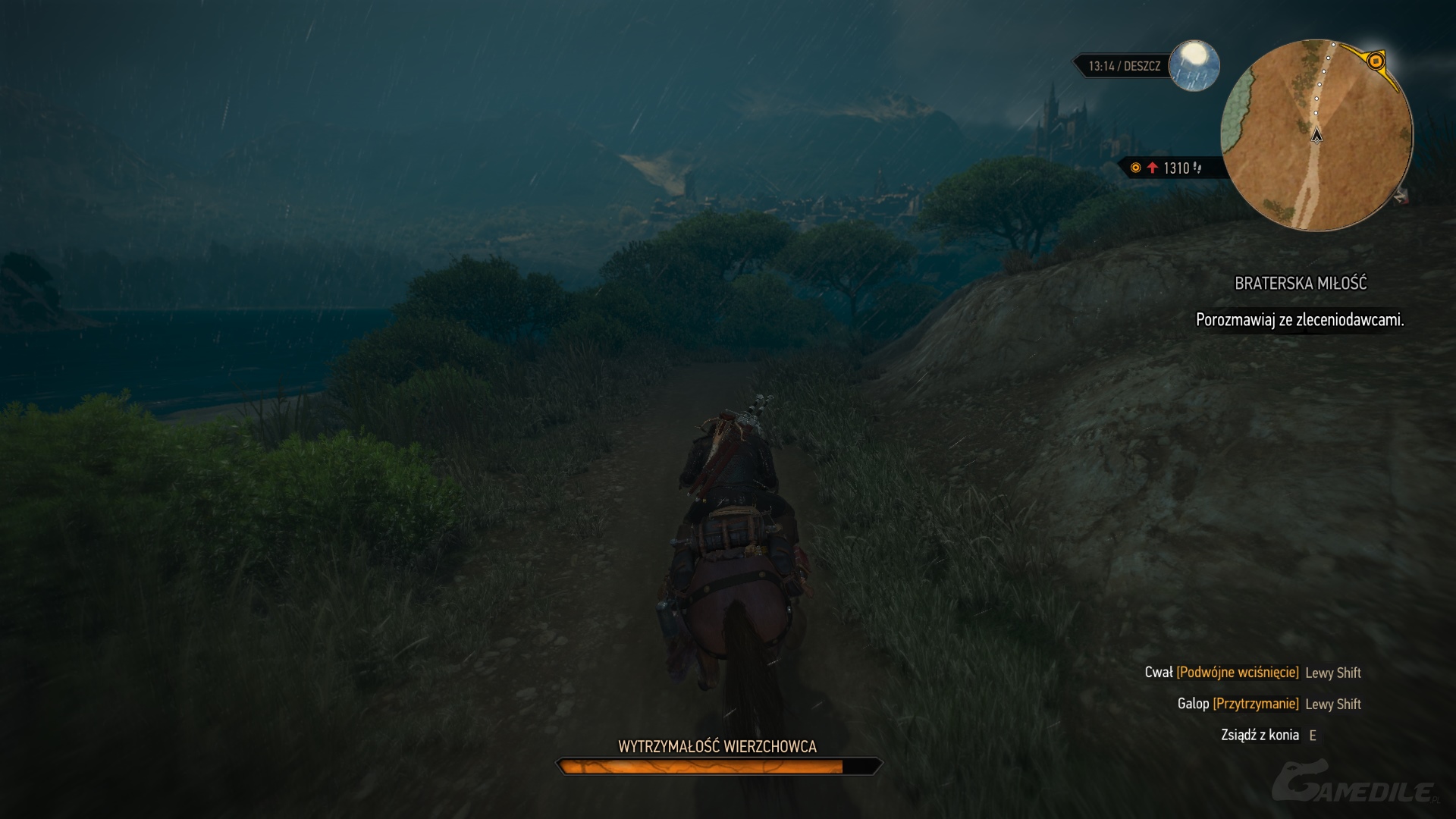Click the rainy weather icon
Screen dimensions: 1456x819
(x=1194, y=65)
